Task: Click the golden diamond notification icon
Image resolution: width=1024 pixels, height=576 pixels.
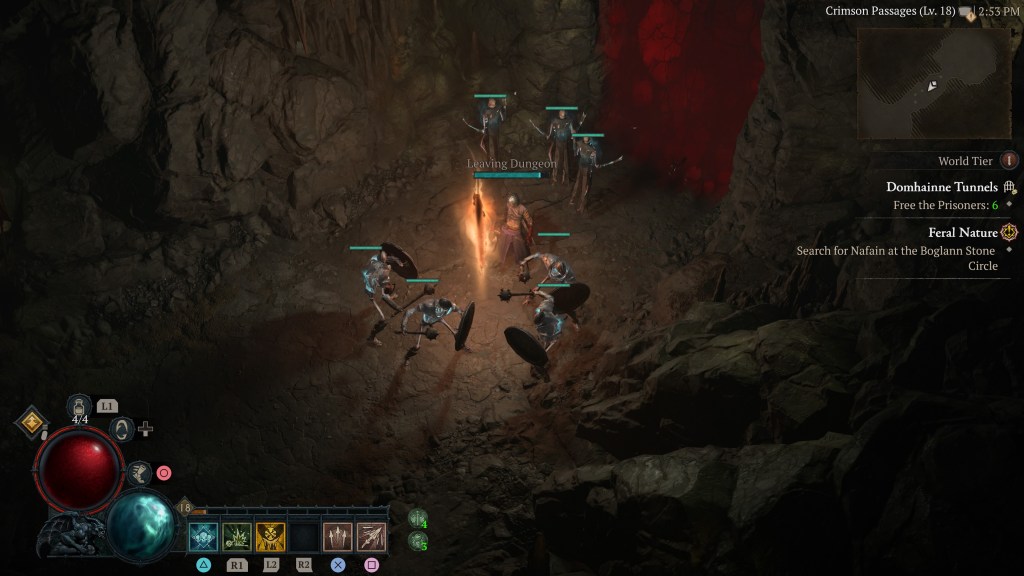Action: (x=32, y=422)
